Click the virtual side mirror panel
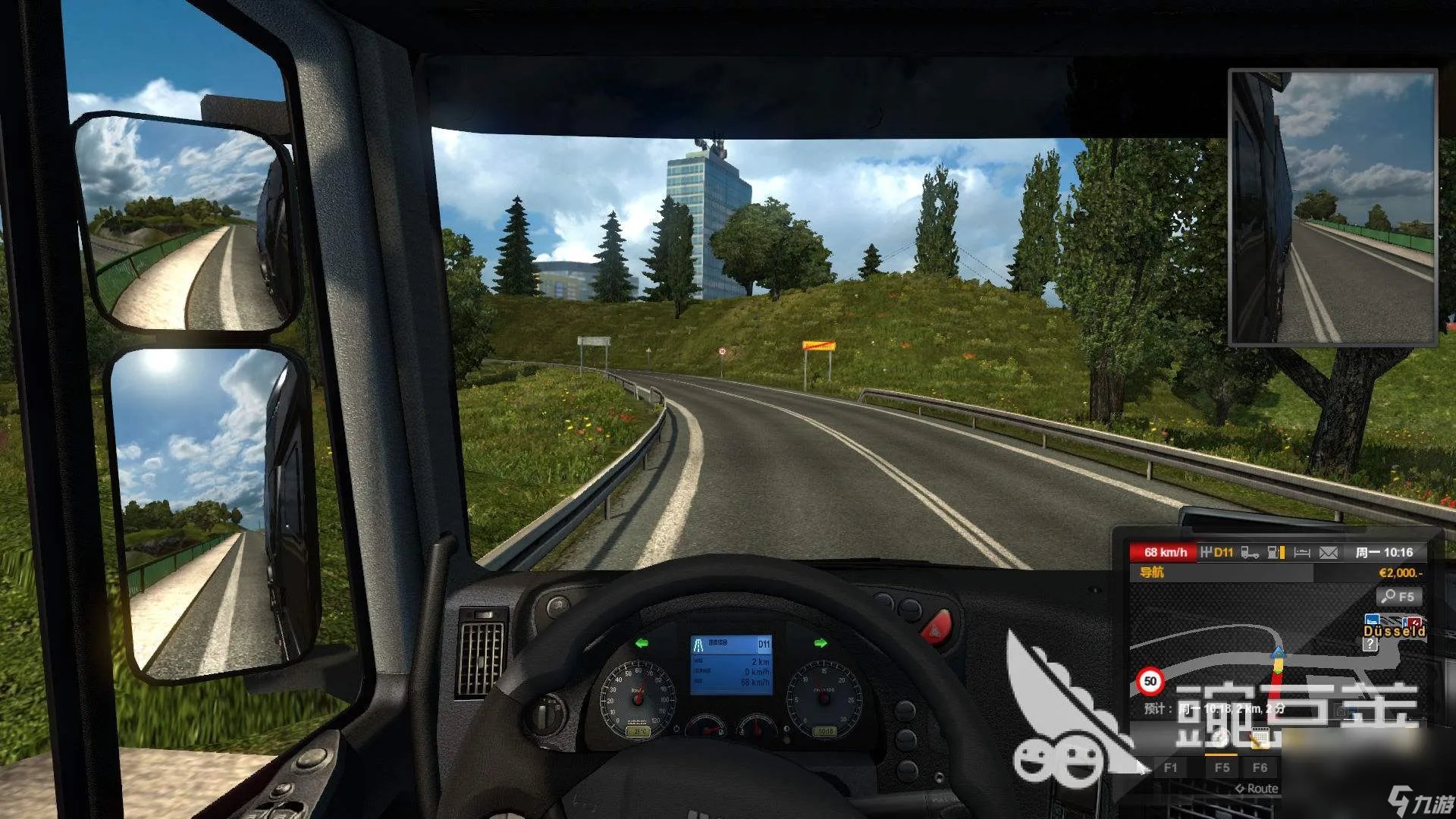This screenshot has width=1456, height=819. (1332, 208)
